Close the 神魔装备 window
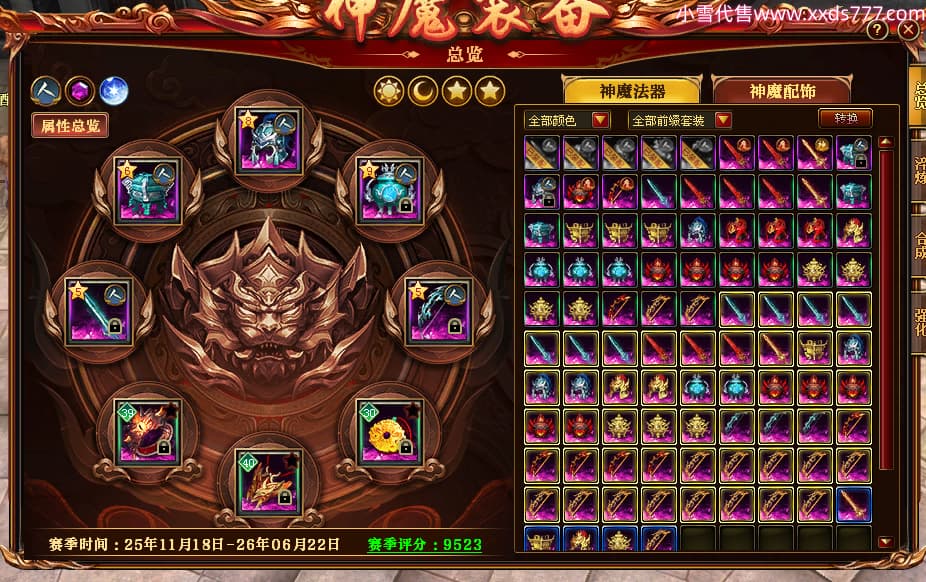 [x=907, y=30]
